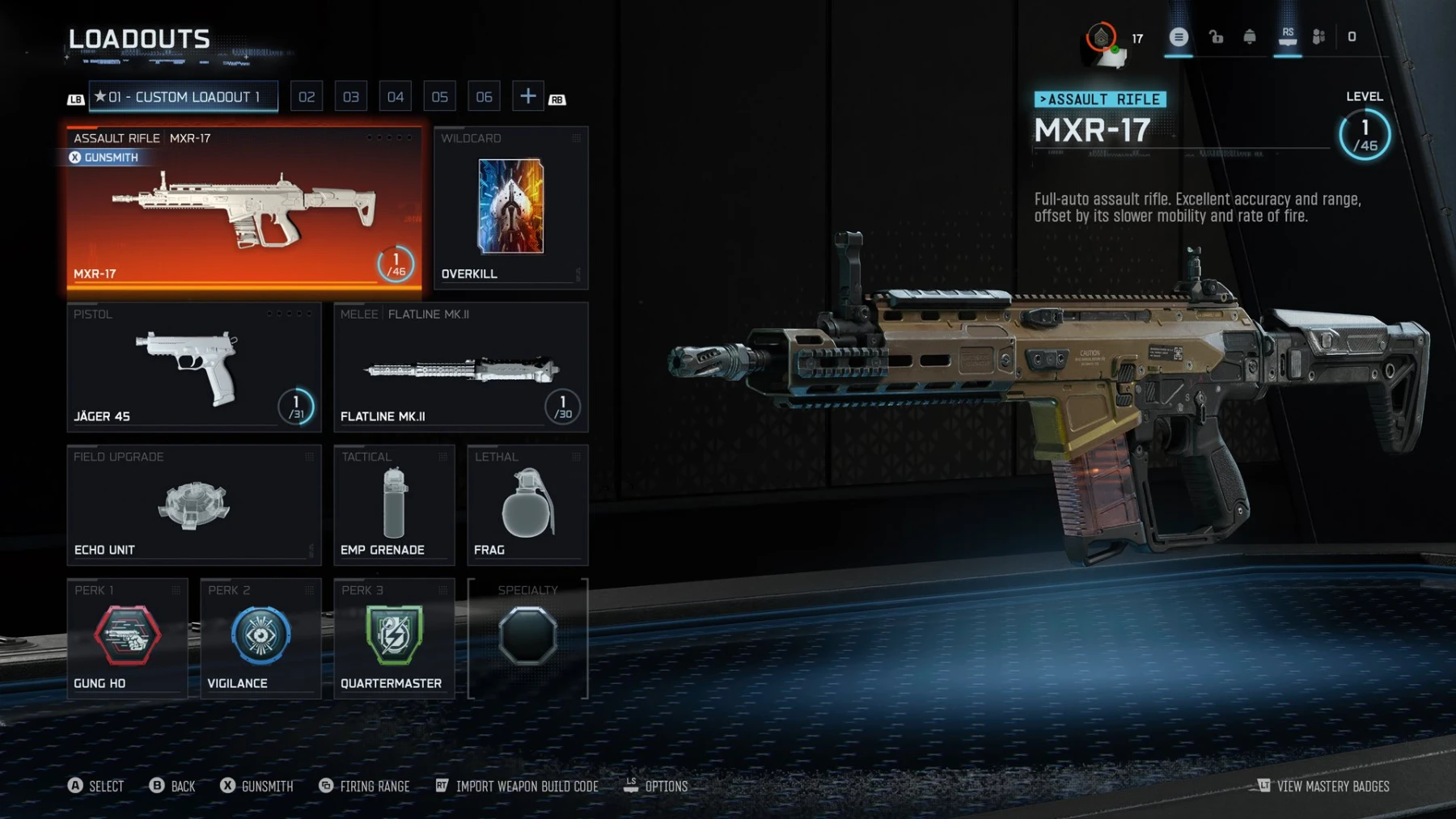Open View Mastery Badges
Viewport: 1456px width, 819px height.
pos(1335,786)
